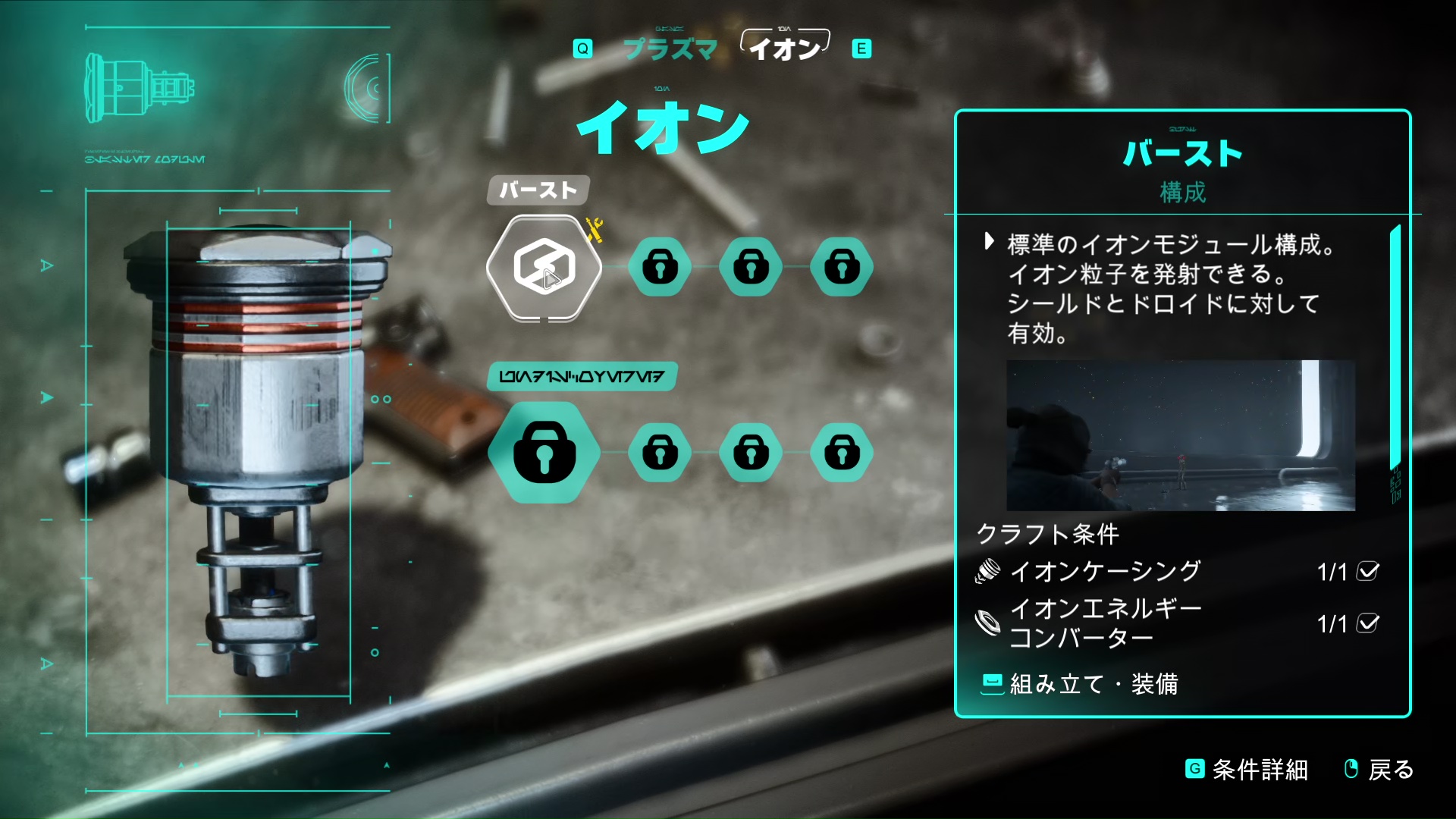Click the description panel scrollbar
Image resolution: width=1456 pixels, height=819 pixels.
(x=1394, y=347)
